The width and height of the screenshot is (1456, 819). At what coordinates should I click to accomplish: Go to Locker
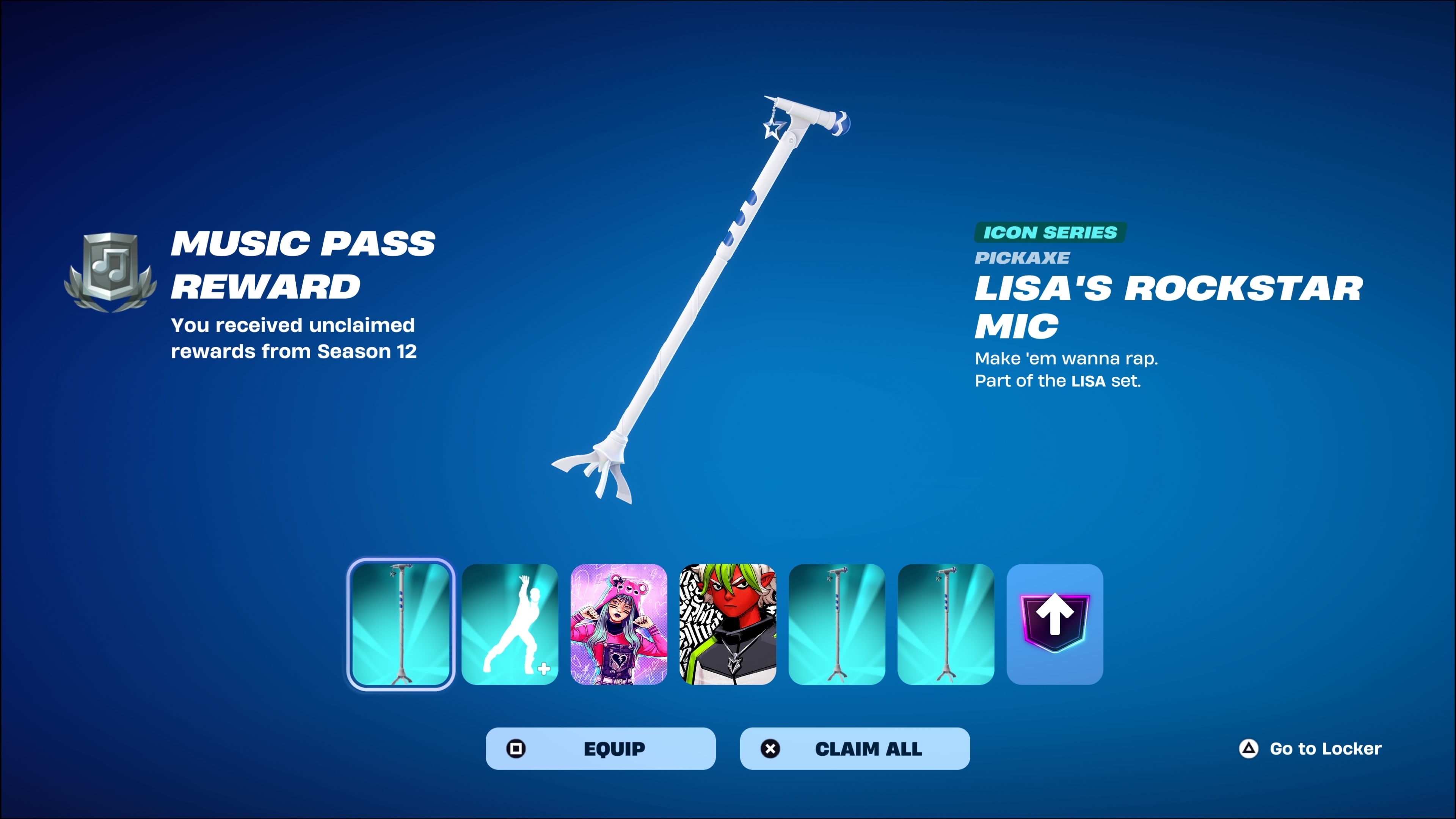[x=1310, y=748]
